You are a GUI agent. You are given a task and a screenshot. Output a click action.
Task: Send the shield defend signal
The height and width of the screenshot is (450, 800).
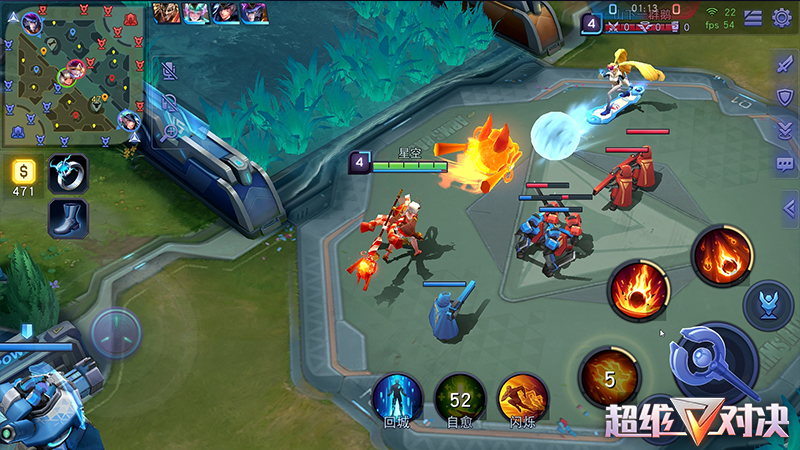785,96
